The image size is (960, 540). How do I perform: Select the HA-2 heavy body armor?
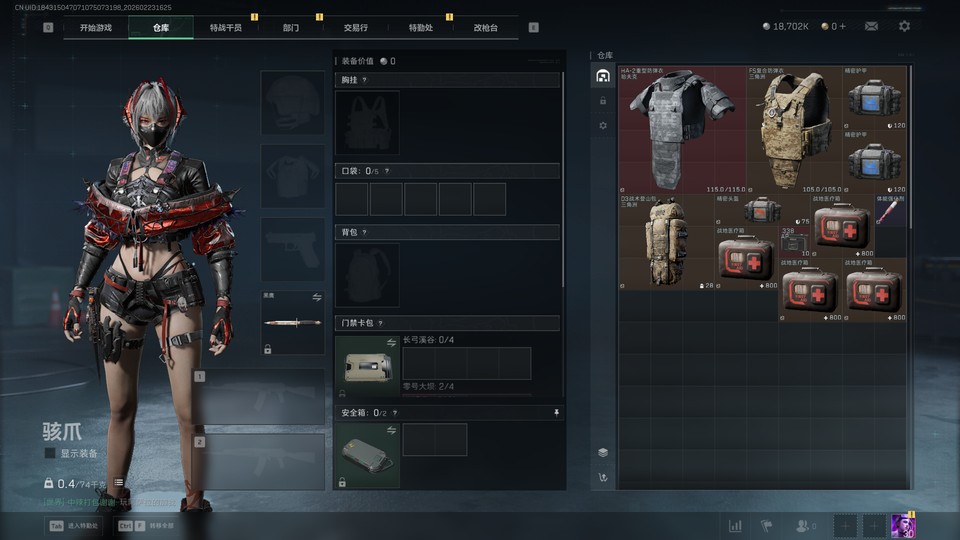(x=683, y=129)
